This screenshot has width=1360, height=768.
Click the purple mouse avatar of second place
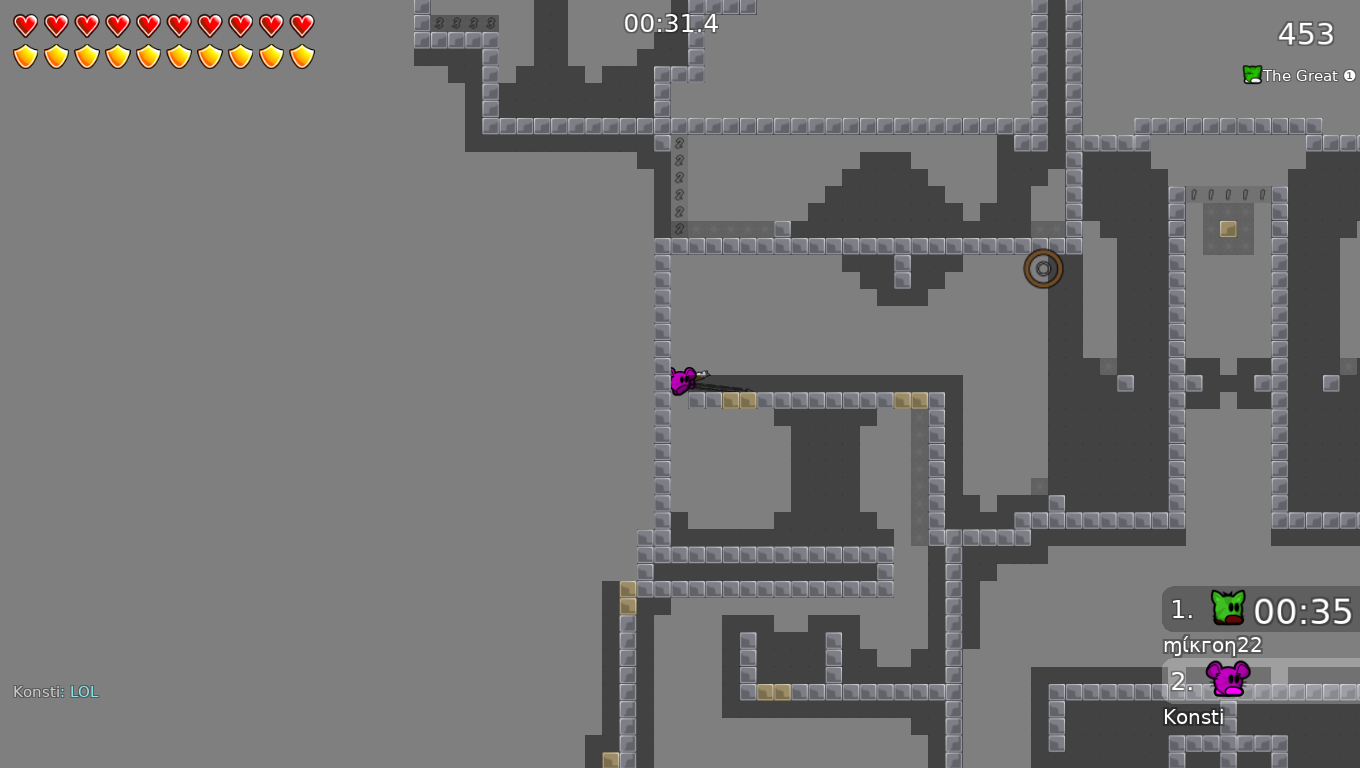pos(1225,681)
